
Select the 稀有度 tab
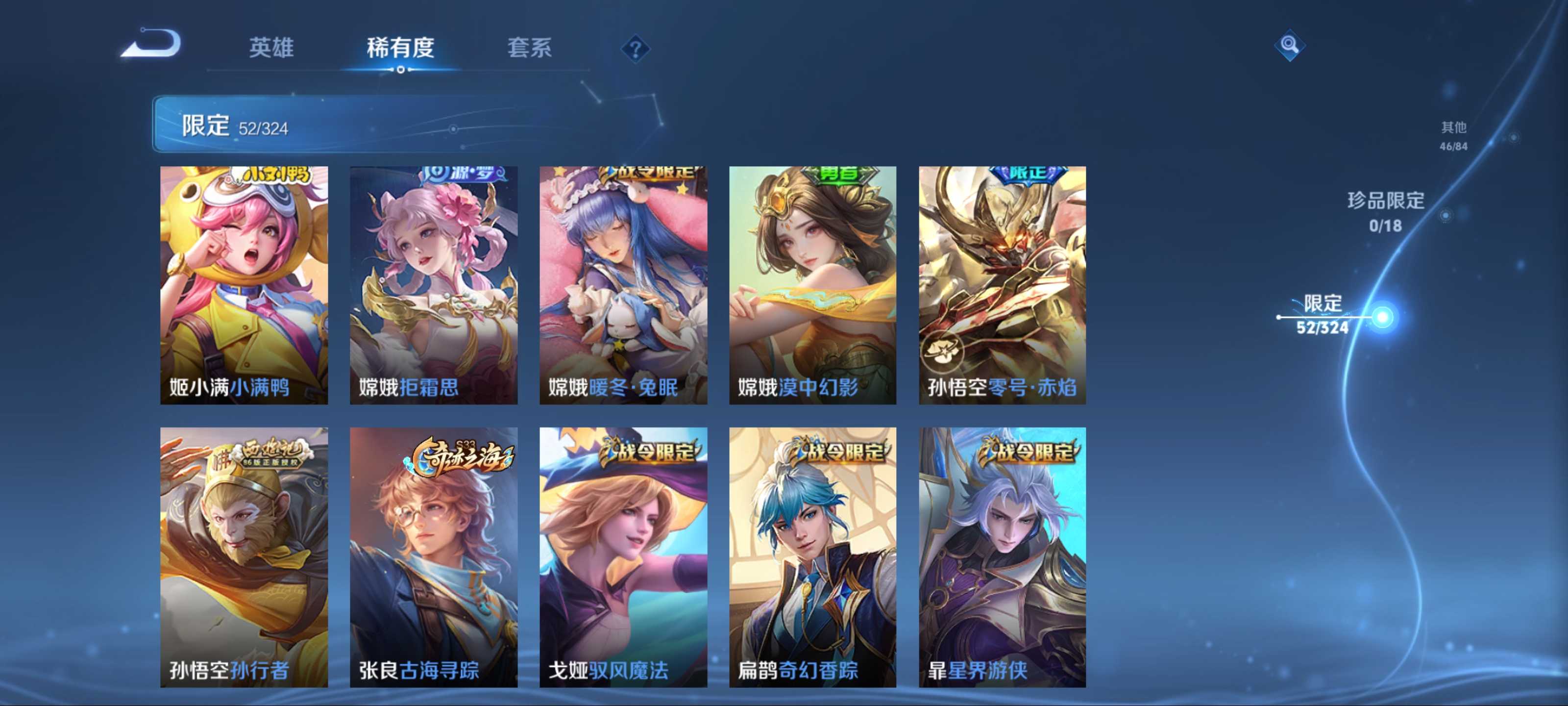click(x=400, y=48)
